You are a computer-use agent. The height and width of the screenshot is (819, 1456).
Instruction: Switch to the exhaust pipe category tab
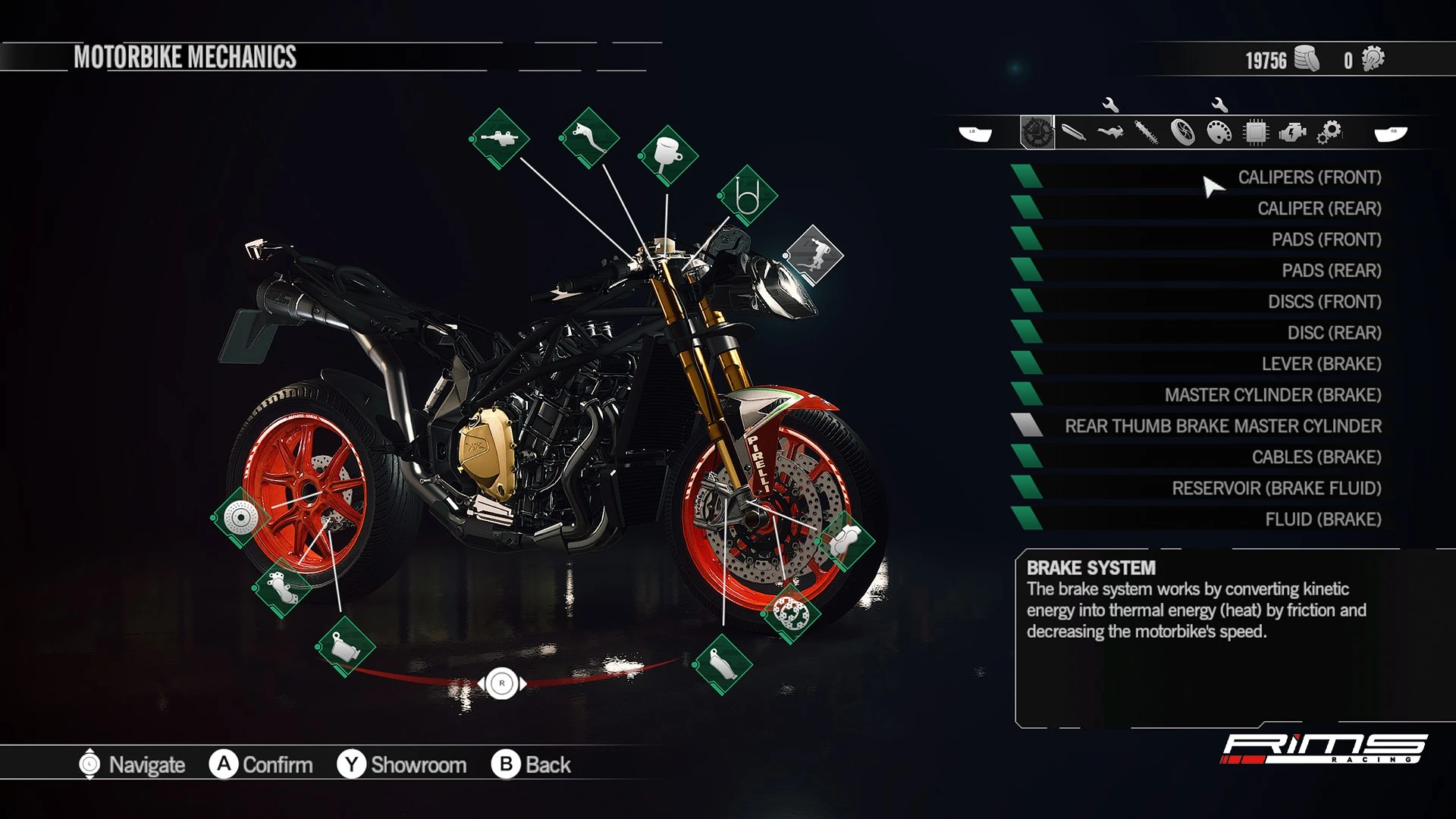tap(1073, 133)
